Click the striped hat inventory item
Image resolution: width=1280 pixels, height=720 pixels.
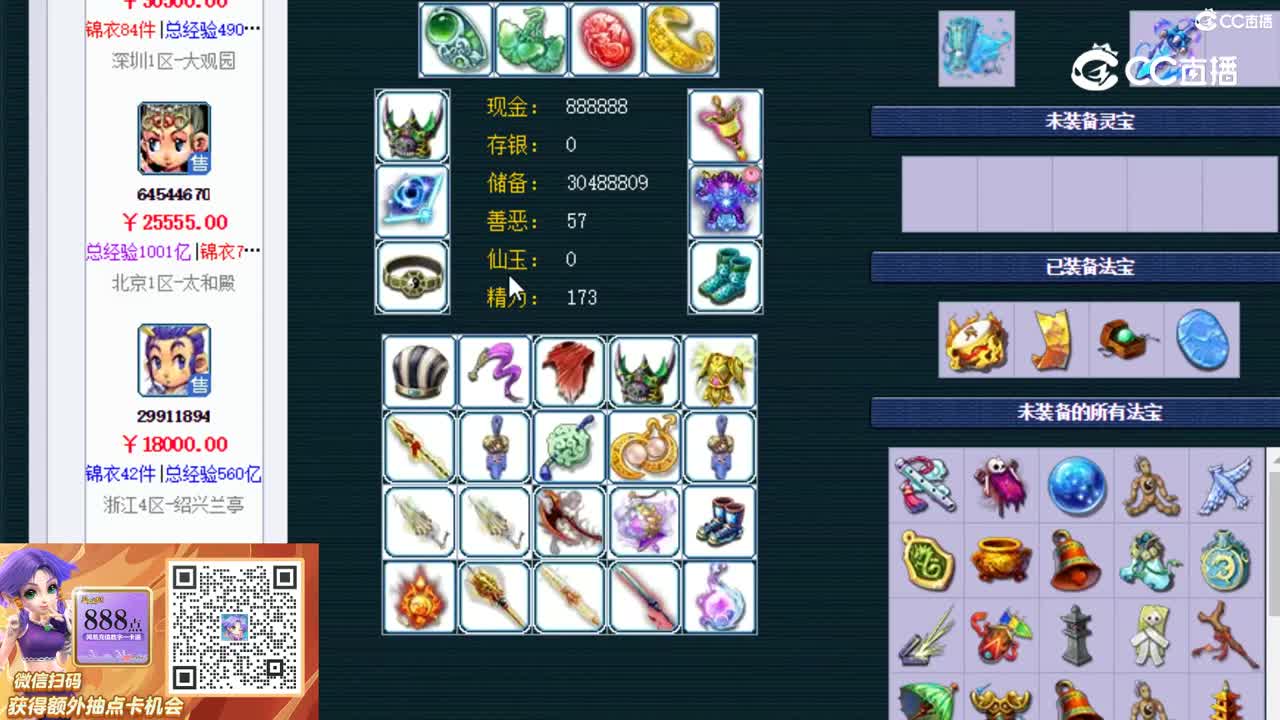point(418,371)
